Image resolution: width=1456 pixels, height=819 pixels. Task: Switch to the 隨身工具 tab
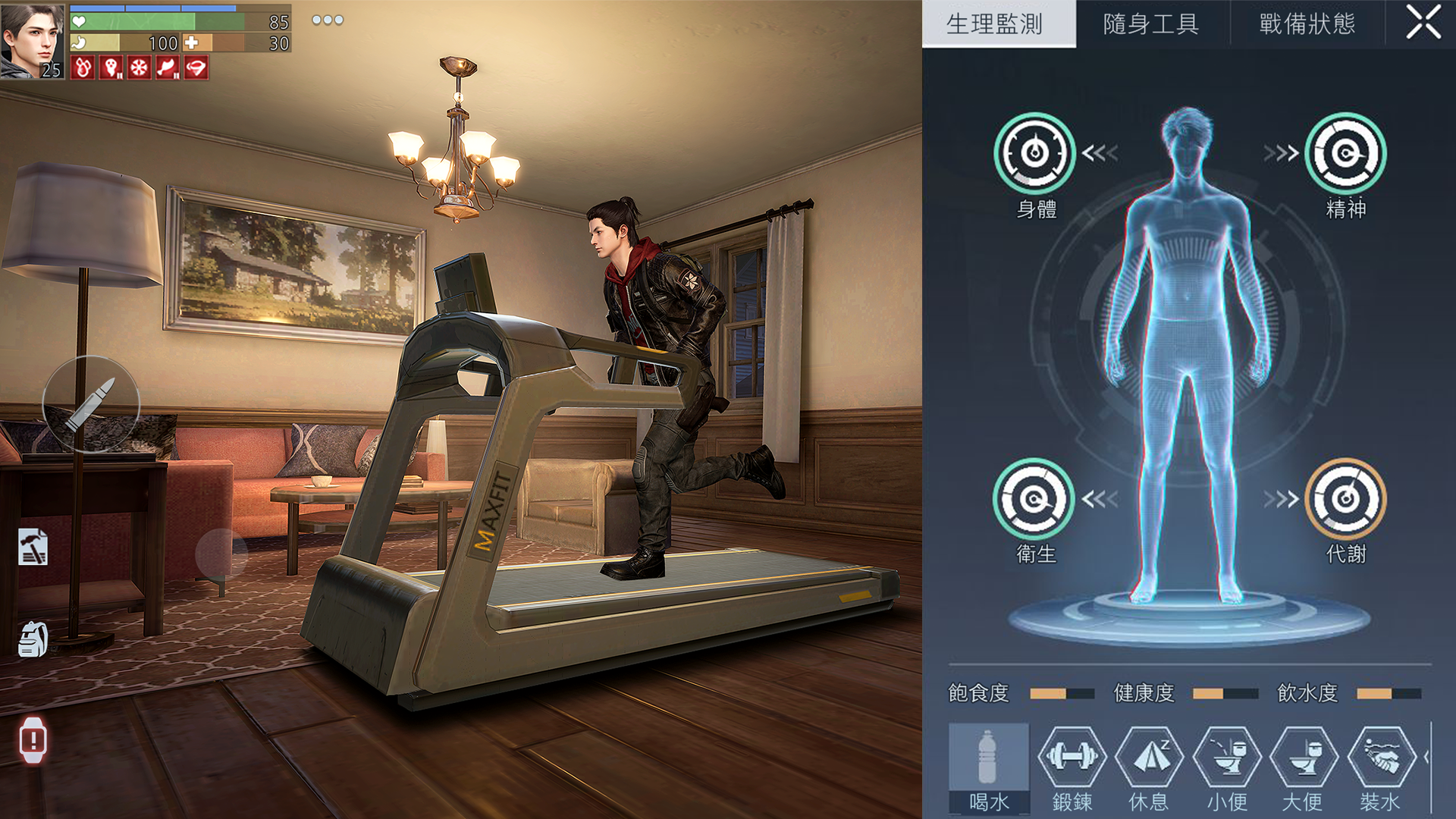point(1150,23)
